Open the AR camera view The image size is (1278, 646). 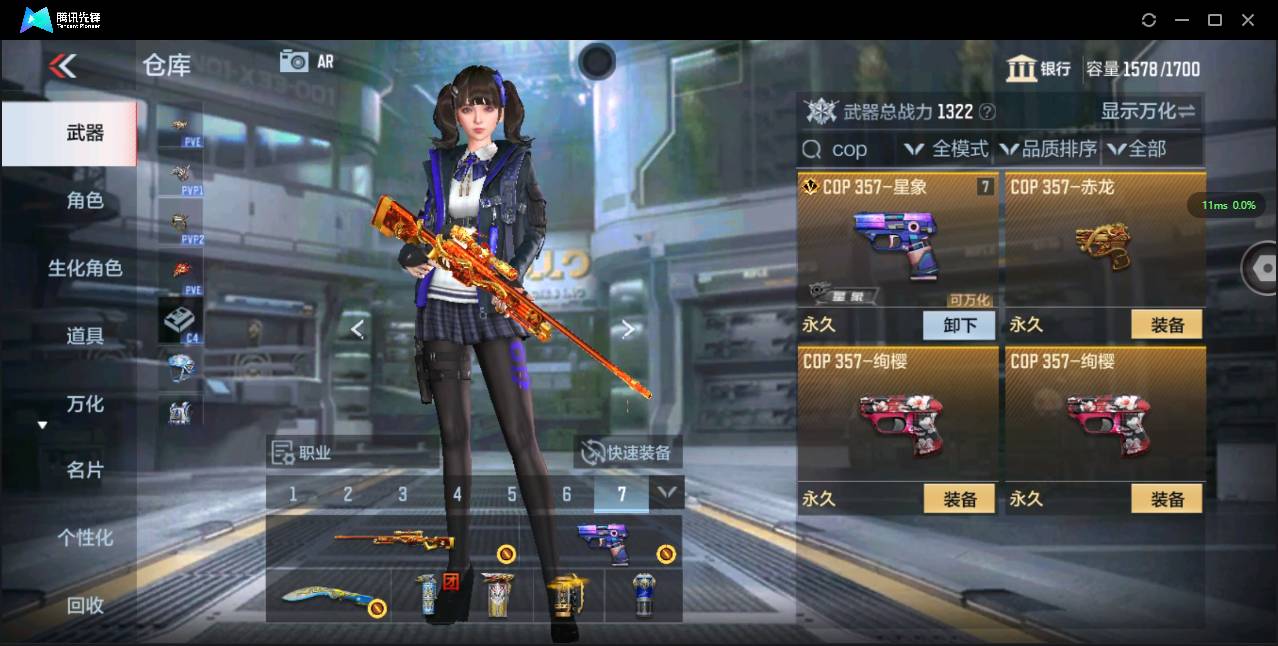coord(306,61)
